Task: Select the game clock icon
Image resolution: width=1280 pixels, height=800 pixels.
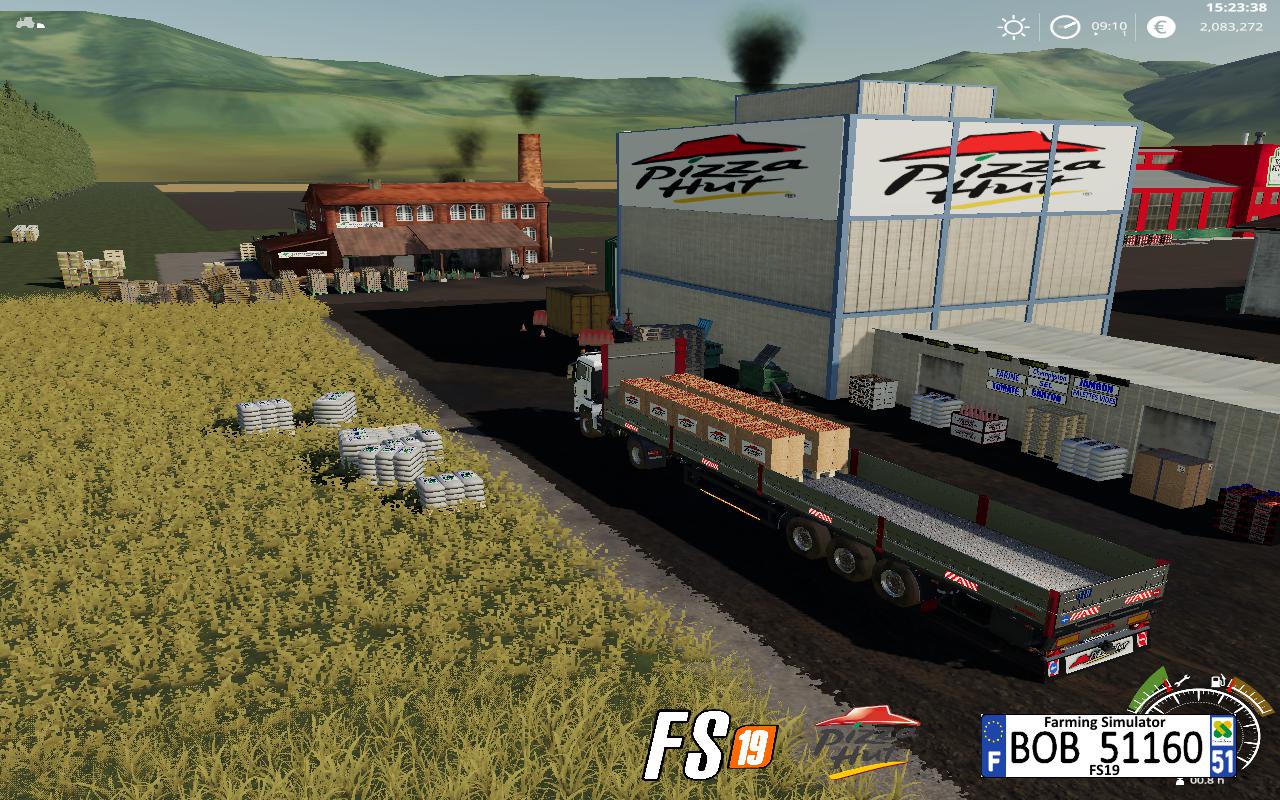Action: point(1064,27)
